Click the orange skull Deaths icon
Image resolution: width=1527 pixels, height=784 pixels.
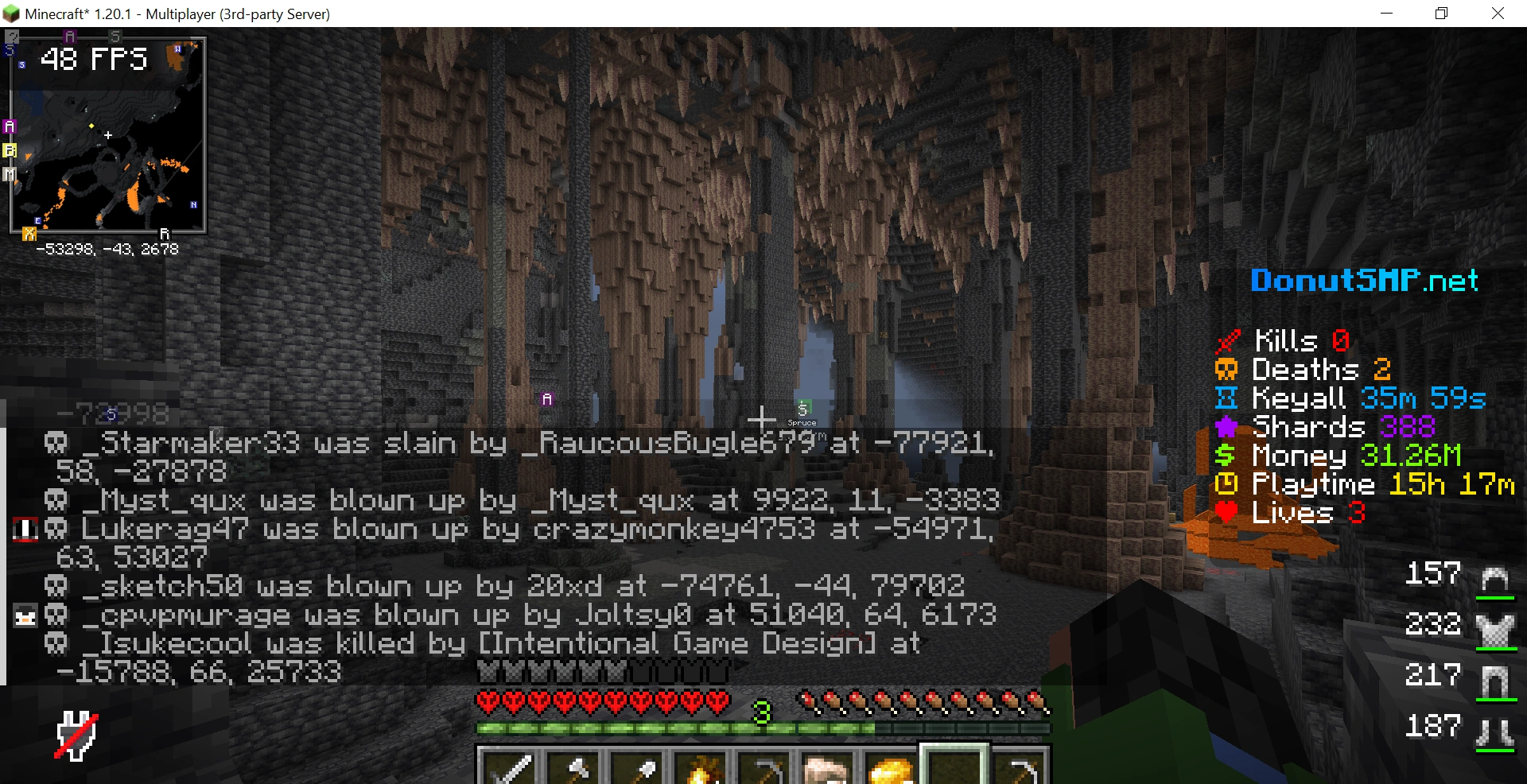click(x=1226, y=369)
